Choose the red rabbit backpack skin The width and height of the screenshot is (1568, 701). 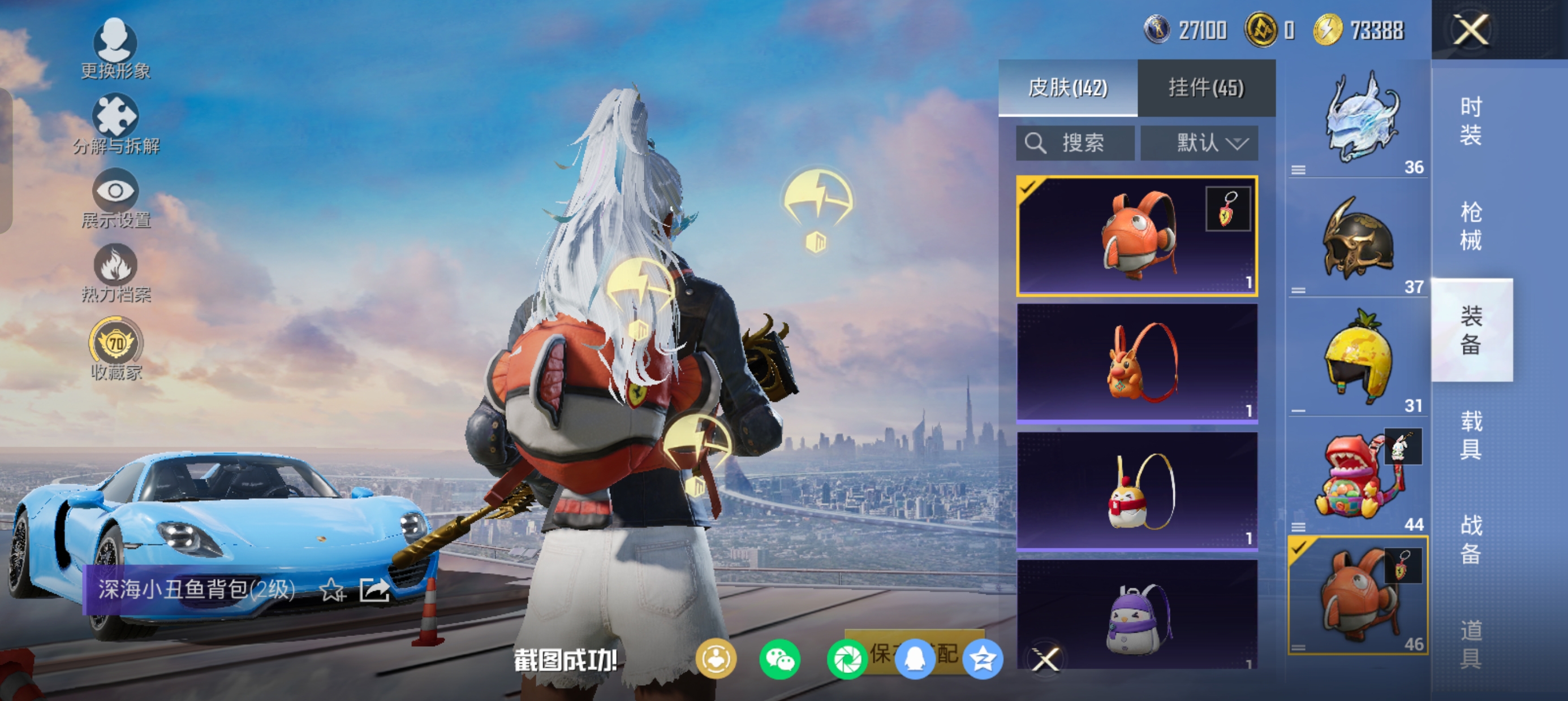point(1136,364)
